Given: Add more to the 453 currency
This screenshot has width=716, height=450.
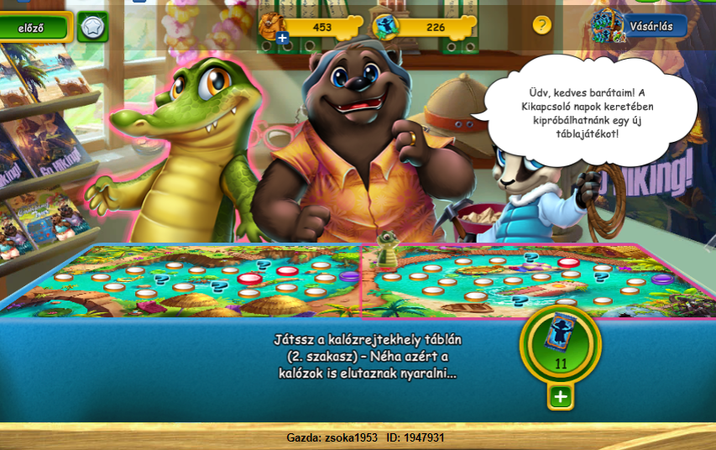Looking at the screenshot, I should coord(283,38).
